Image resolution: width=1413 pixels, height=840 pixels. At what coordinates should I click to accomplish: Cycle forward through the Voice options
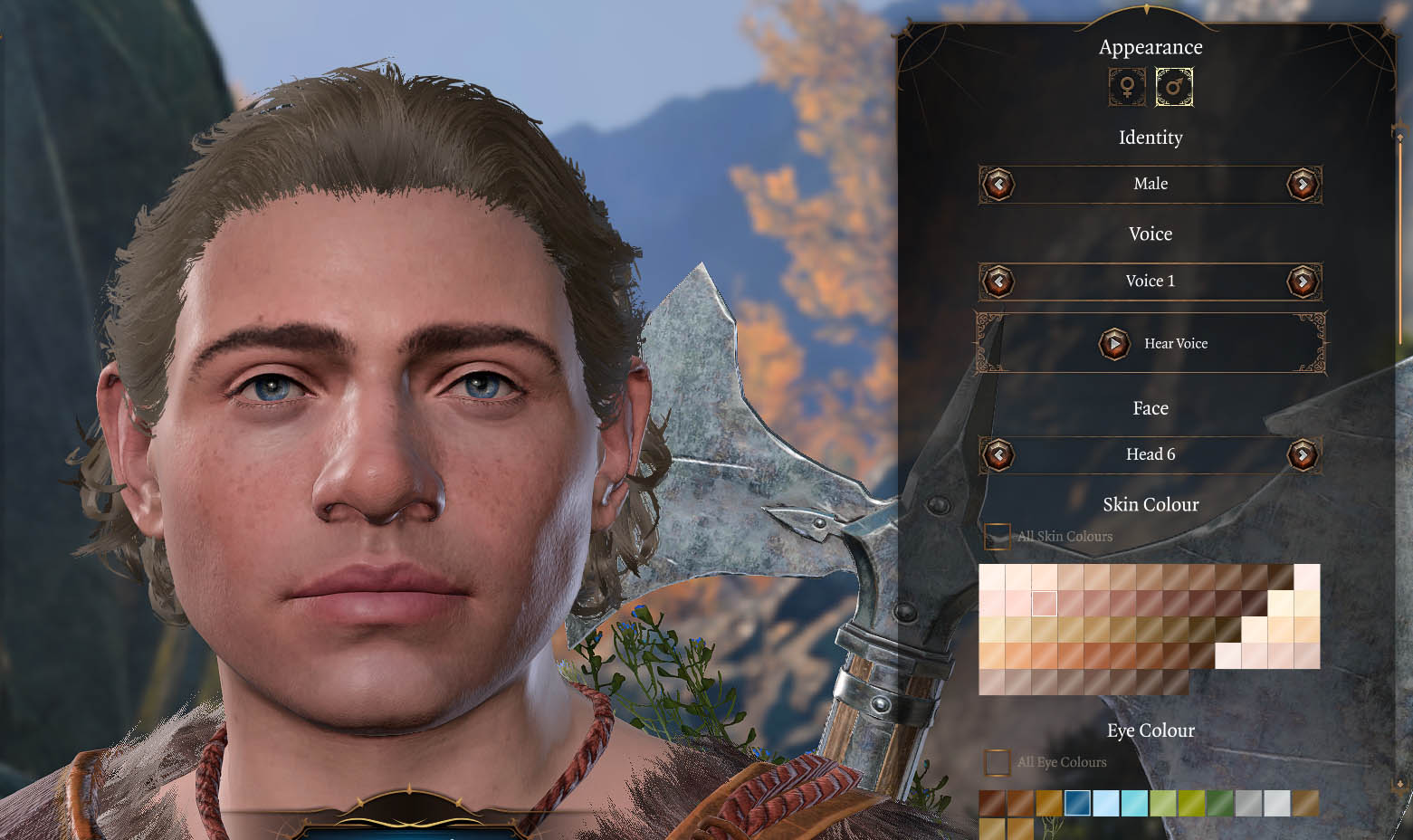1303,282
